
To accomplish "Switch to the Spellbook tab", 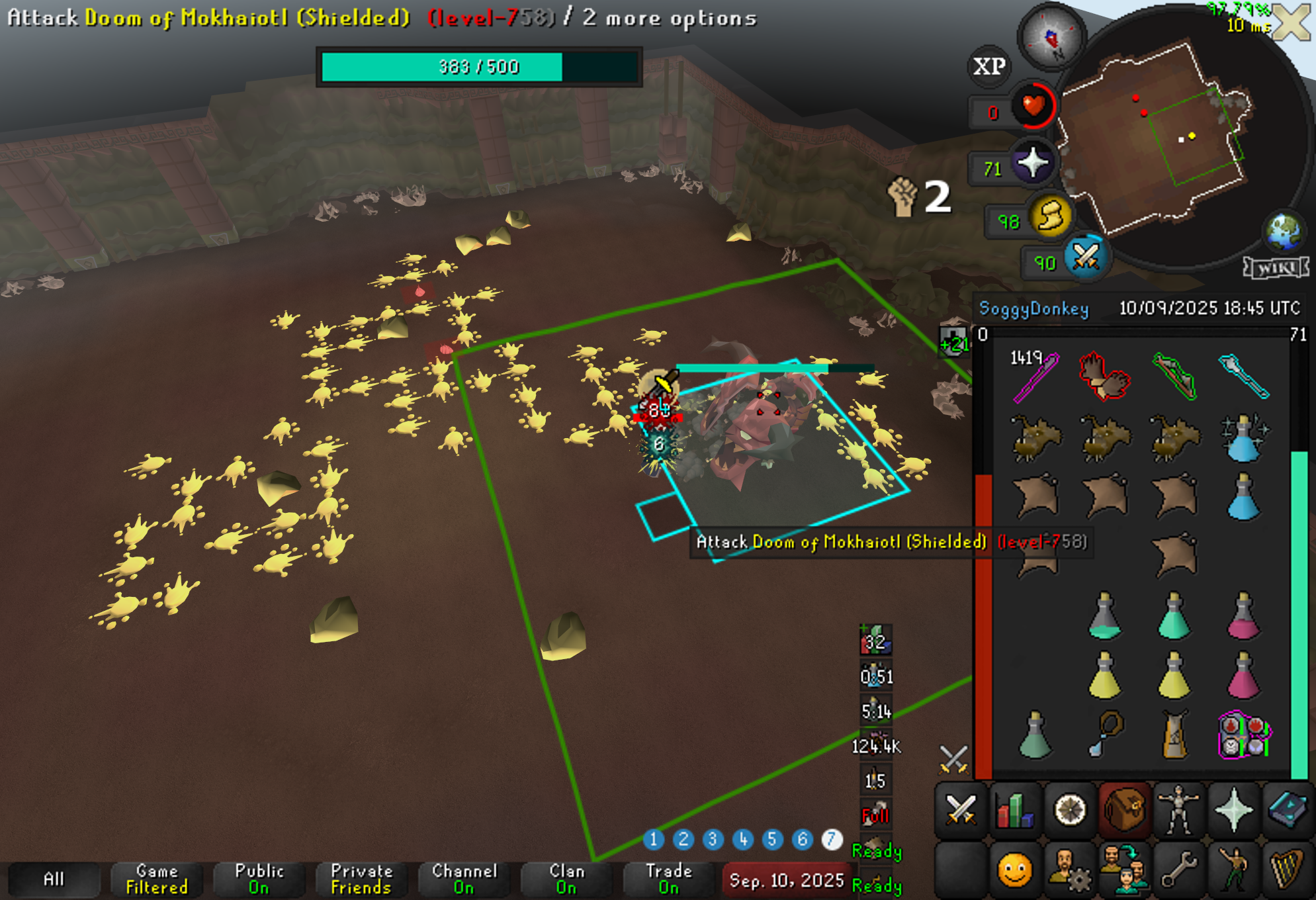I will click(1288, 810).
